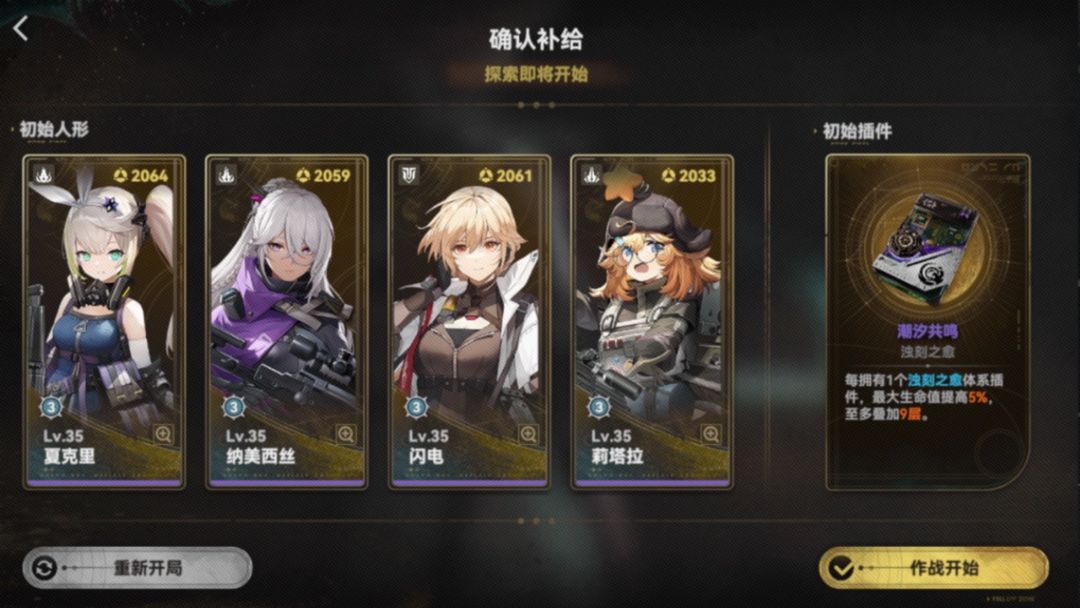The image size is (1080, 608).
Task: Open the 潮汐共鸣 plugin card
Action: (927, 320)
